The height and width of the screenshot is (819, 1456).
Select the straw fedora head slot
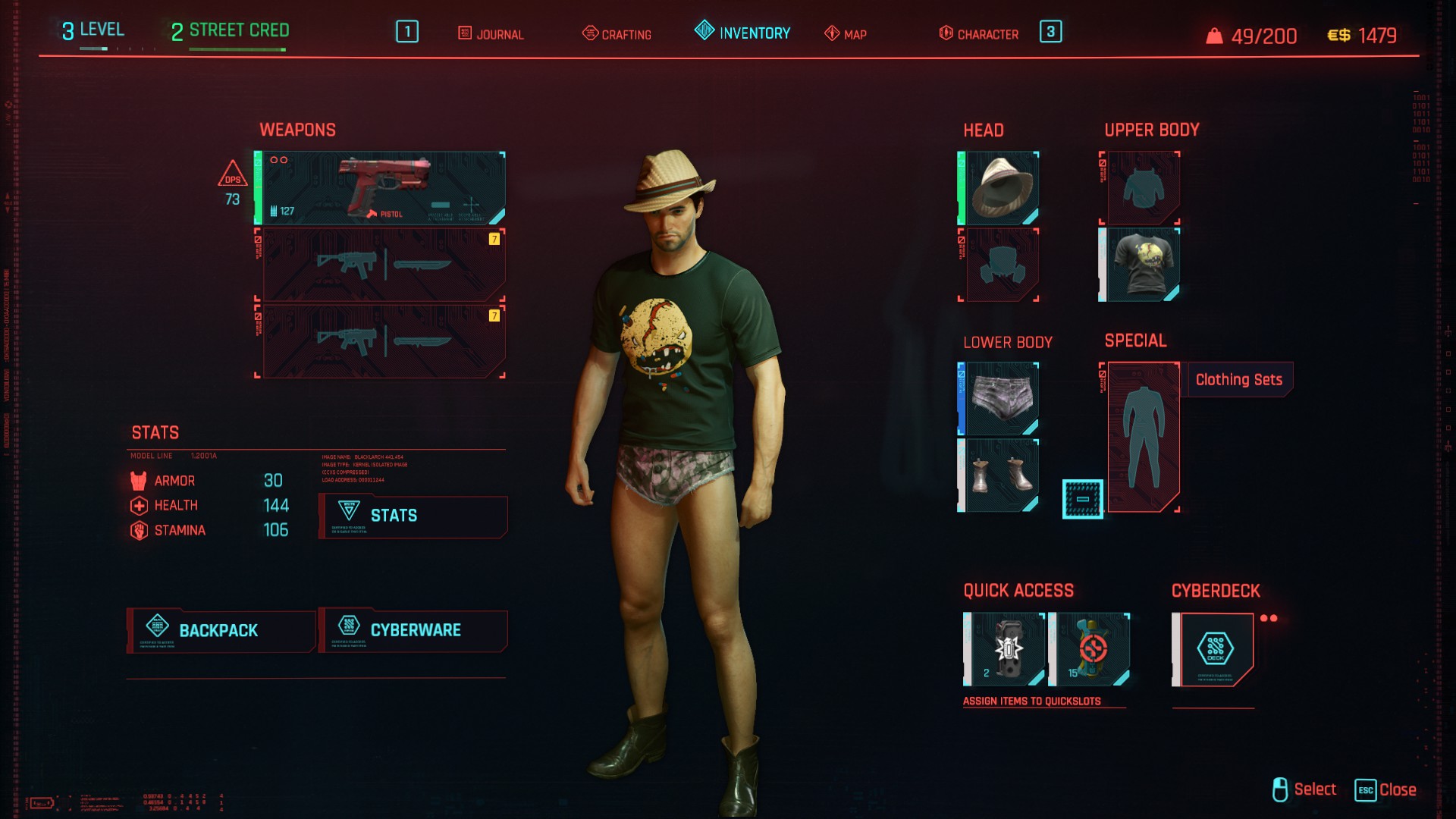tap(999, 188)
